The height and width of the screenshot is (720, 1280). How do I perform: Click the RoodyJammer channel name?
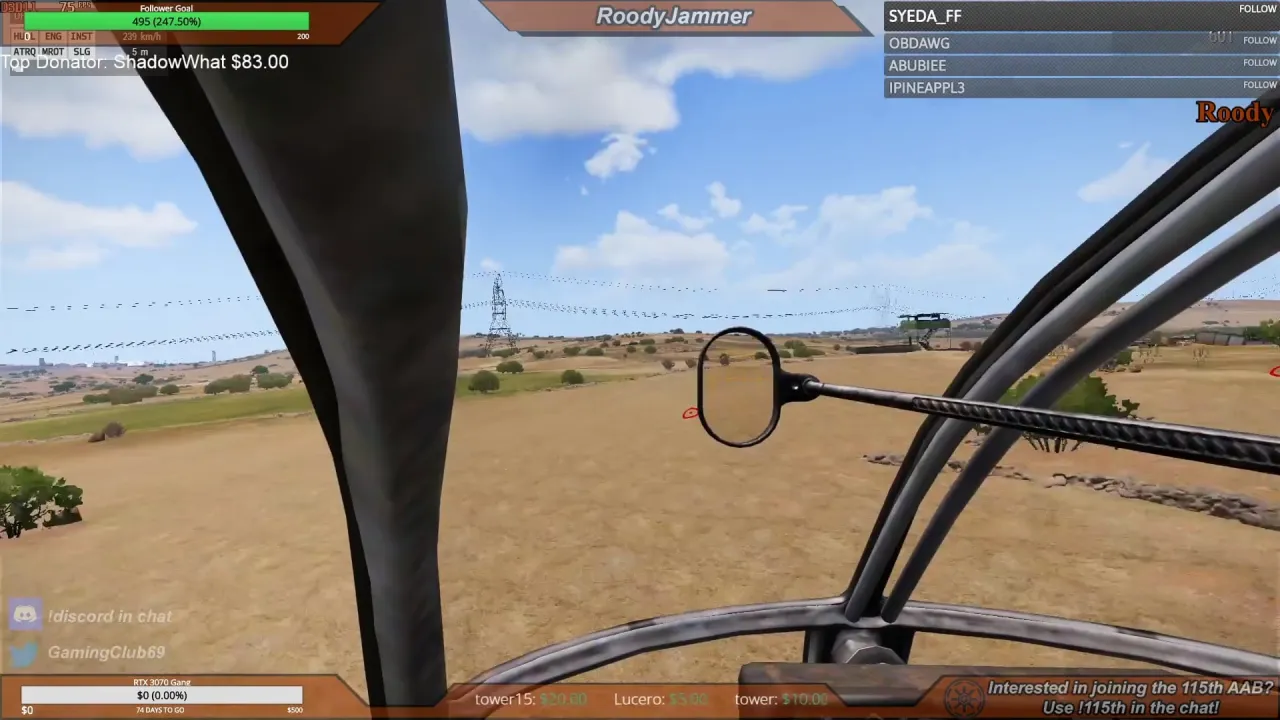673,15
